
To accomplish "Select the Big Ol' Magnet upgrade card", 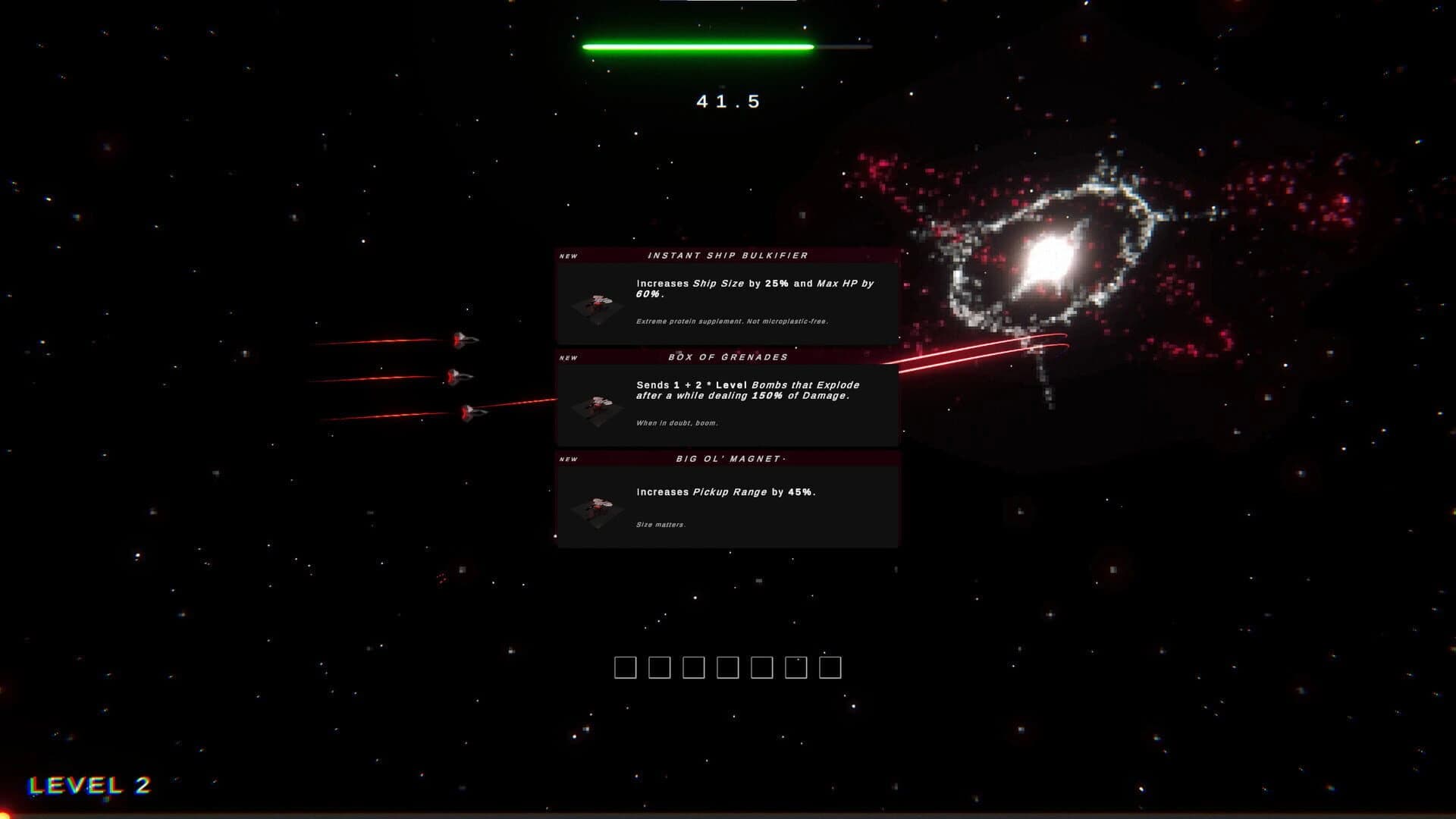I will click(726, 500).
